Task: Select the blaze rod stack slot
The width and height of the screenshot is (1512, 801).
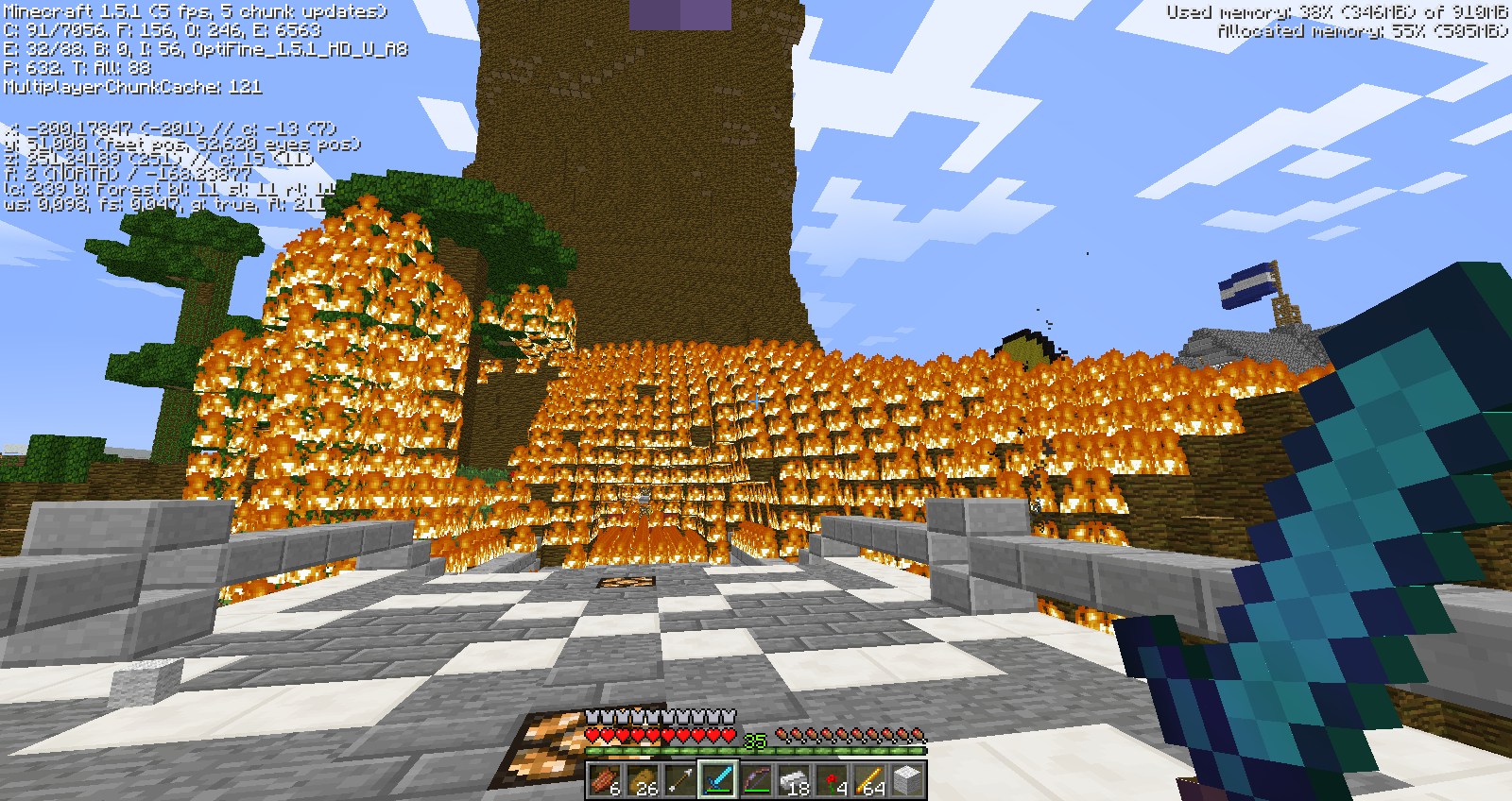Action: point(869,780)
